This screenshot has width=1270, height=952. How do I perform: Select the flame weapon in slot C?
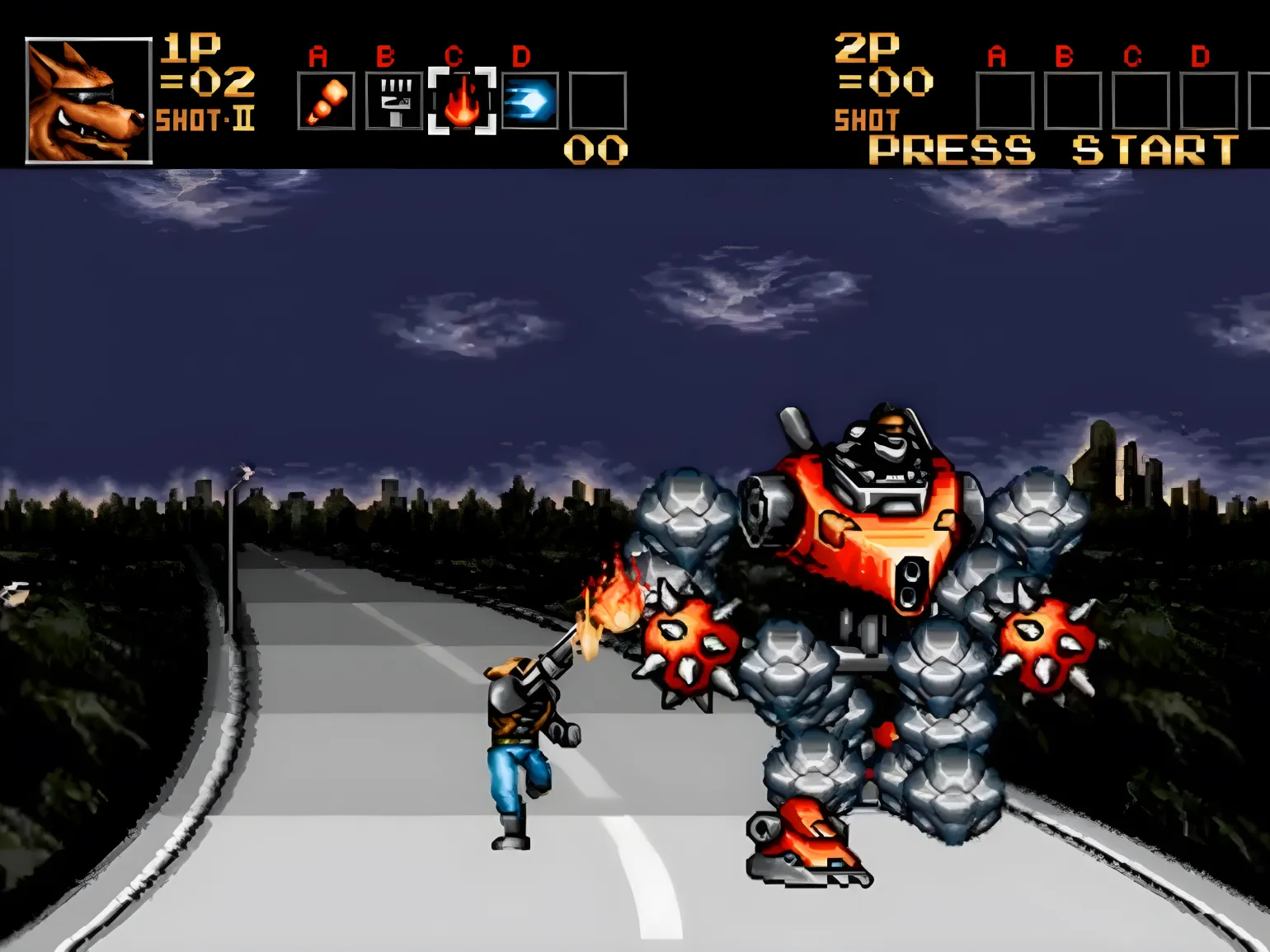pos(462,101)
